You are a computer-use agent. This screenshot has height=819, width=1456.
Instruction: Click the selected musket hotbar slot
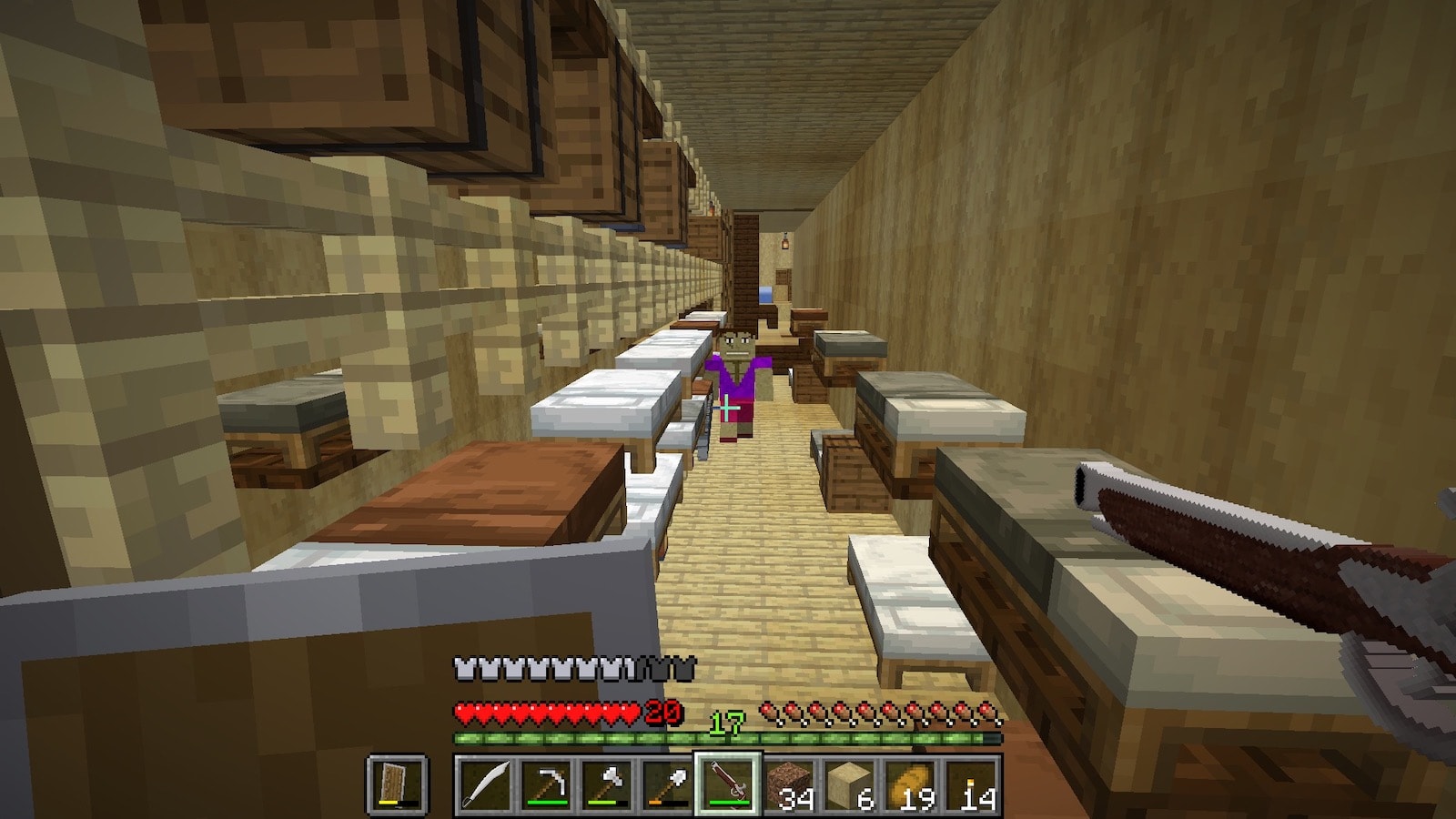(728, 784)
